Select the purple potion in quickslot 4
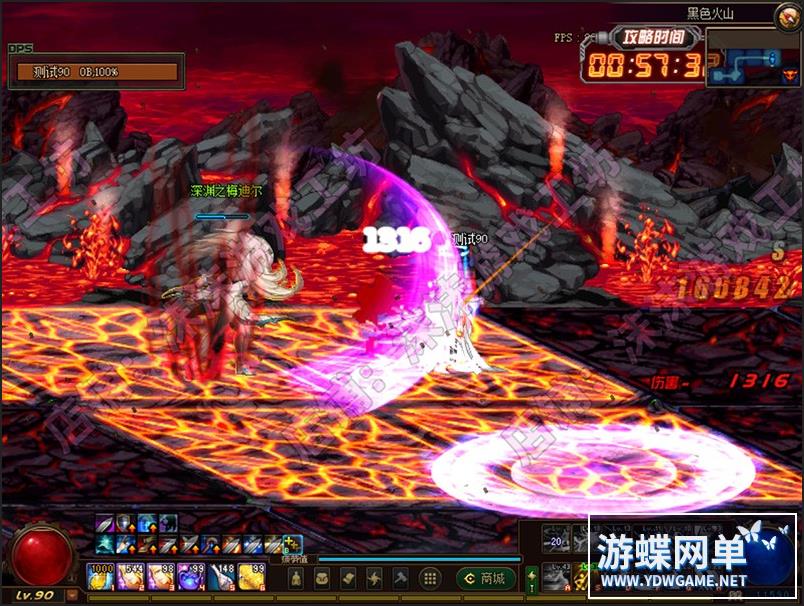Image resolution: width=804 pixels, height=606 pixels. 191,577
